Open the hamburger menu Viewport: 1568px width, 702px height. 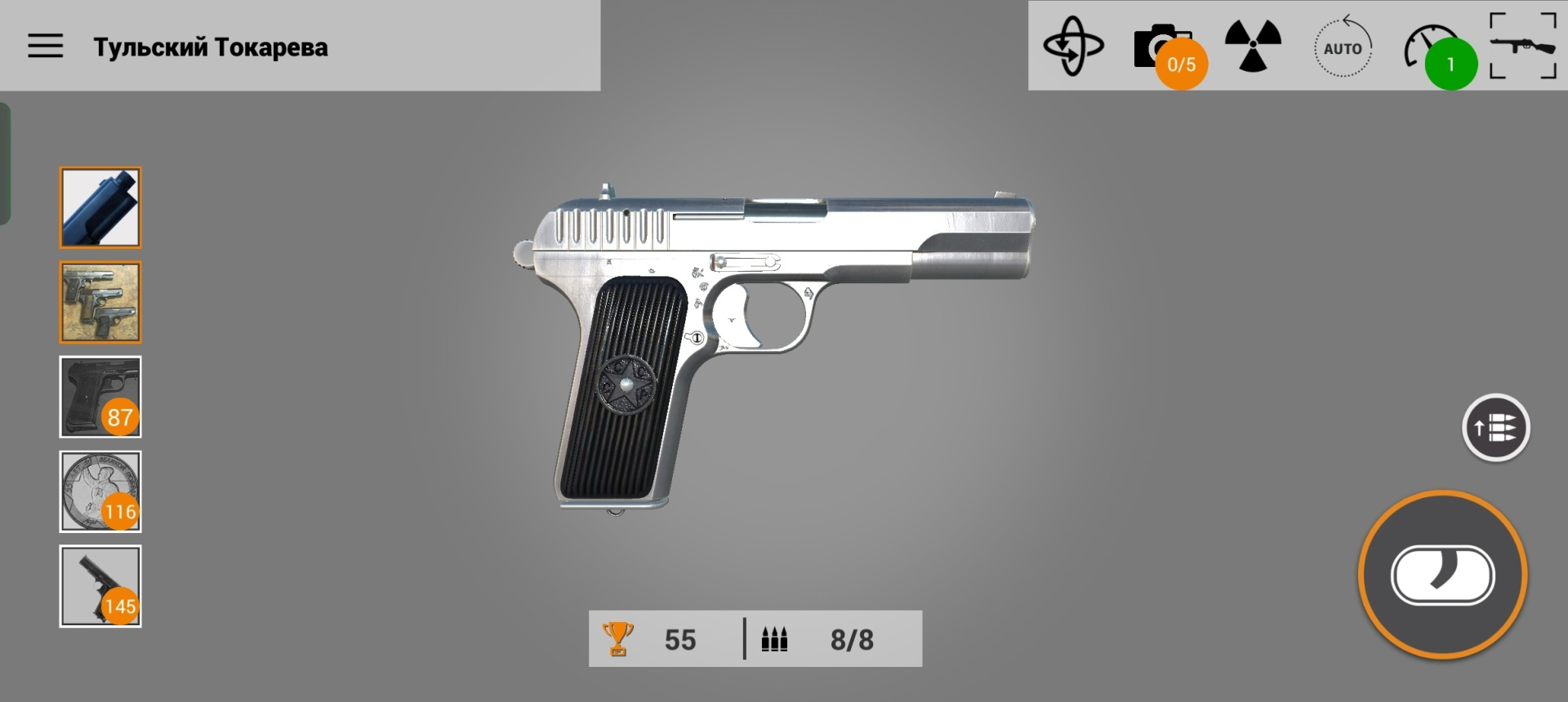click(x=46, y=46)
